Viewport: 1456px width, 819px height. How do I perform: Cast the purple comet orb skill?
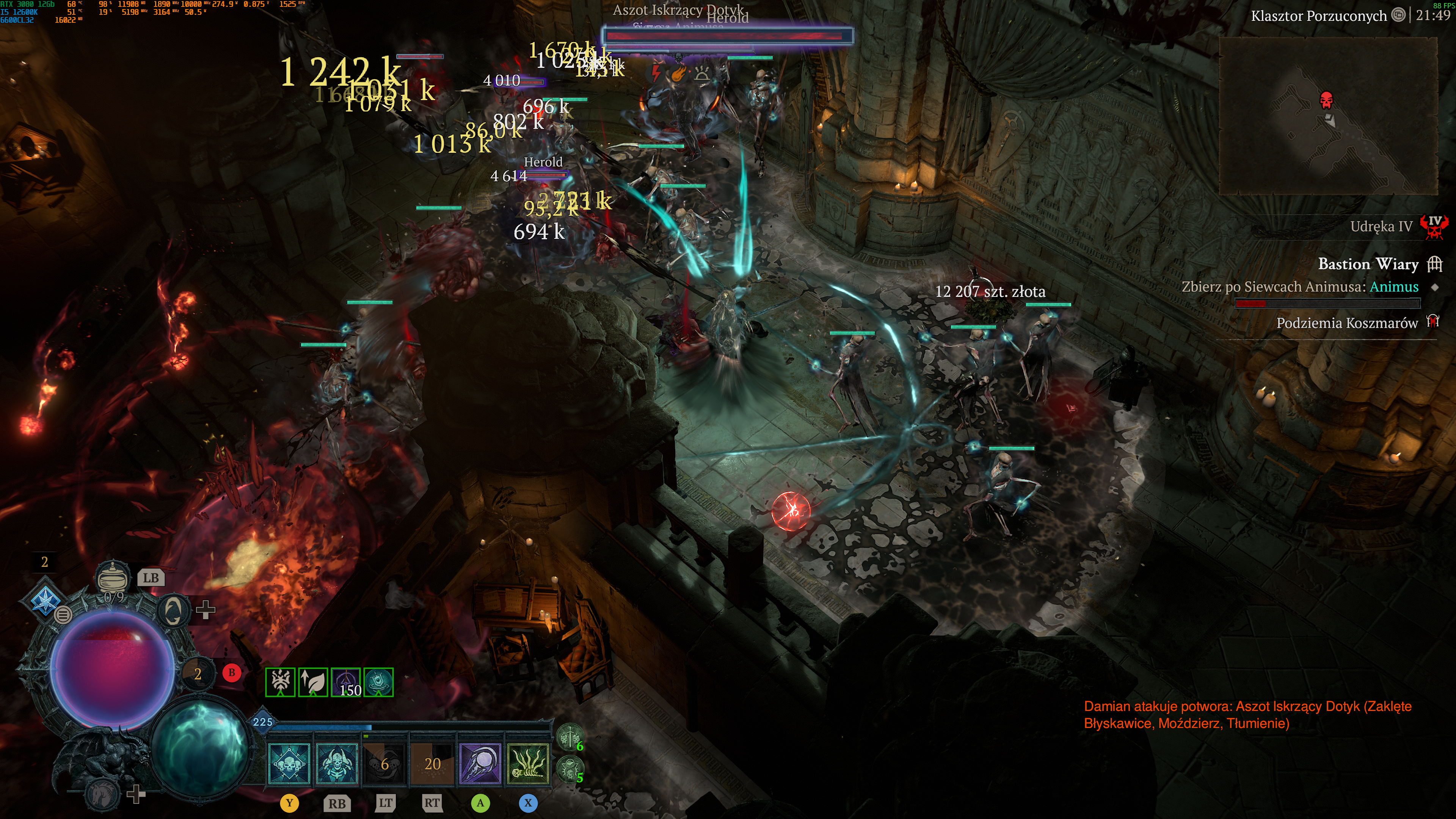click(x=480, y=764)
